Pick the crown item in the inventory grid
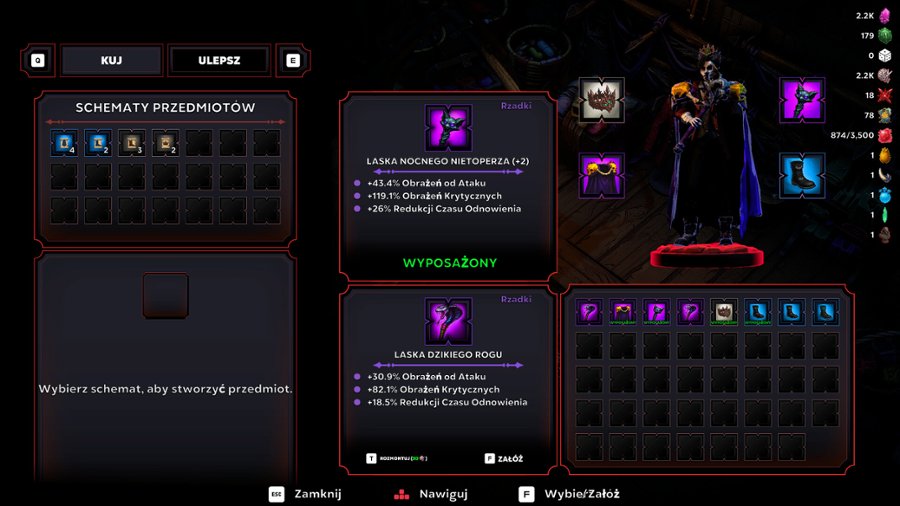 pyautogui.click(x=725, y=313)
